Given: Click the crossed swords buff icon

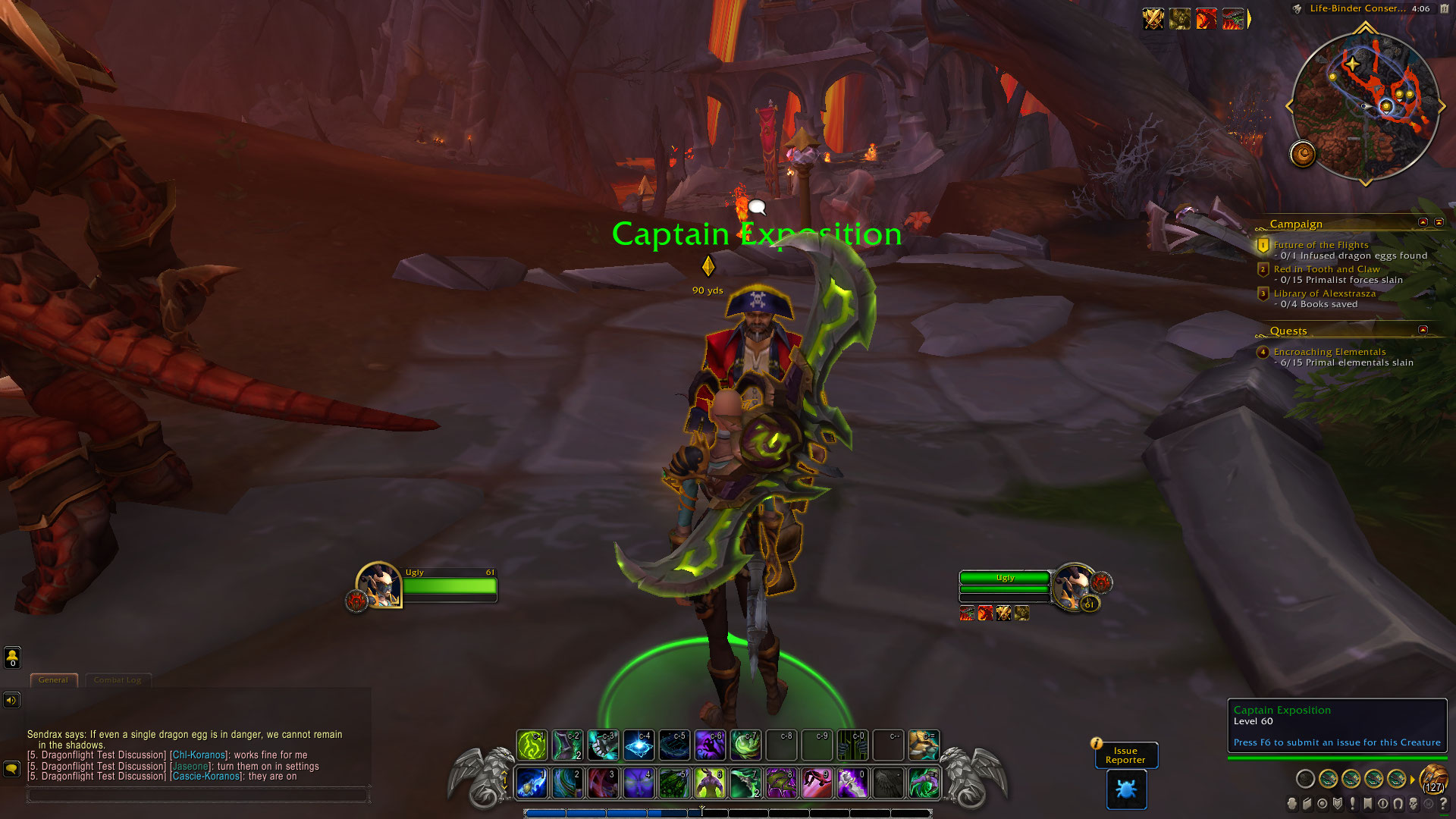Looking at the screenshot, I should (x=1153, y=18).
